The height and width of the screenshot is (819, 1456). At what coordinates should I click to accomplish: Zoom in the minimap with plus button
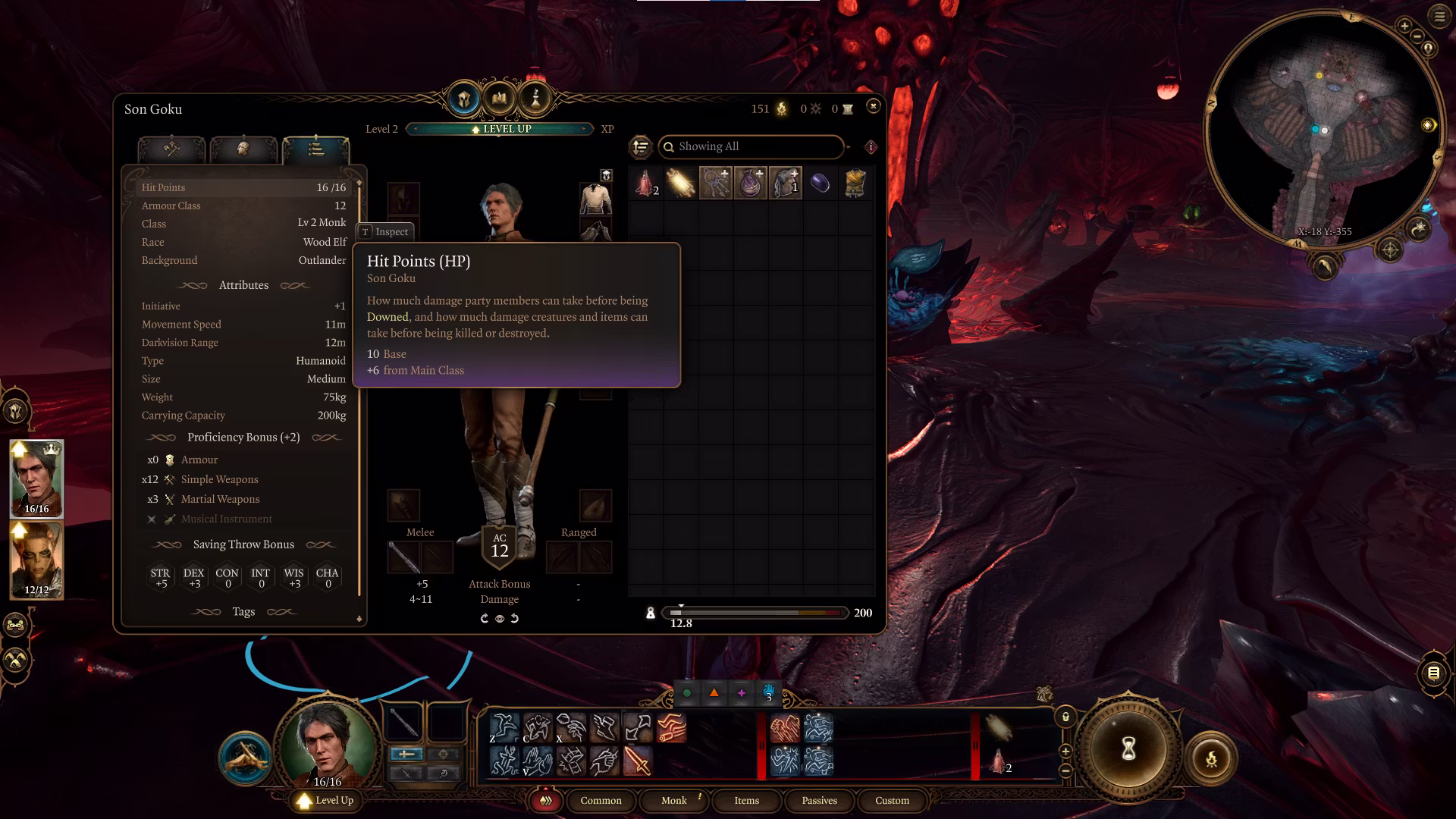click(1404, 26)
